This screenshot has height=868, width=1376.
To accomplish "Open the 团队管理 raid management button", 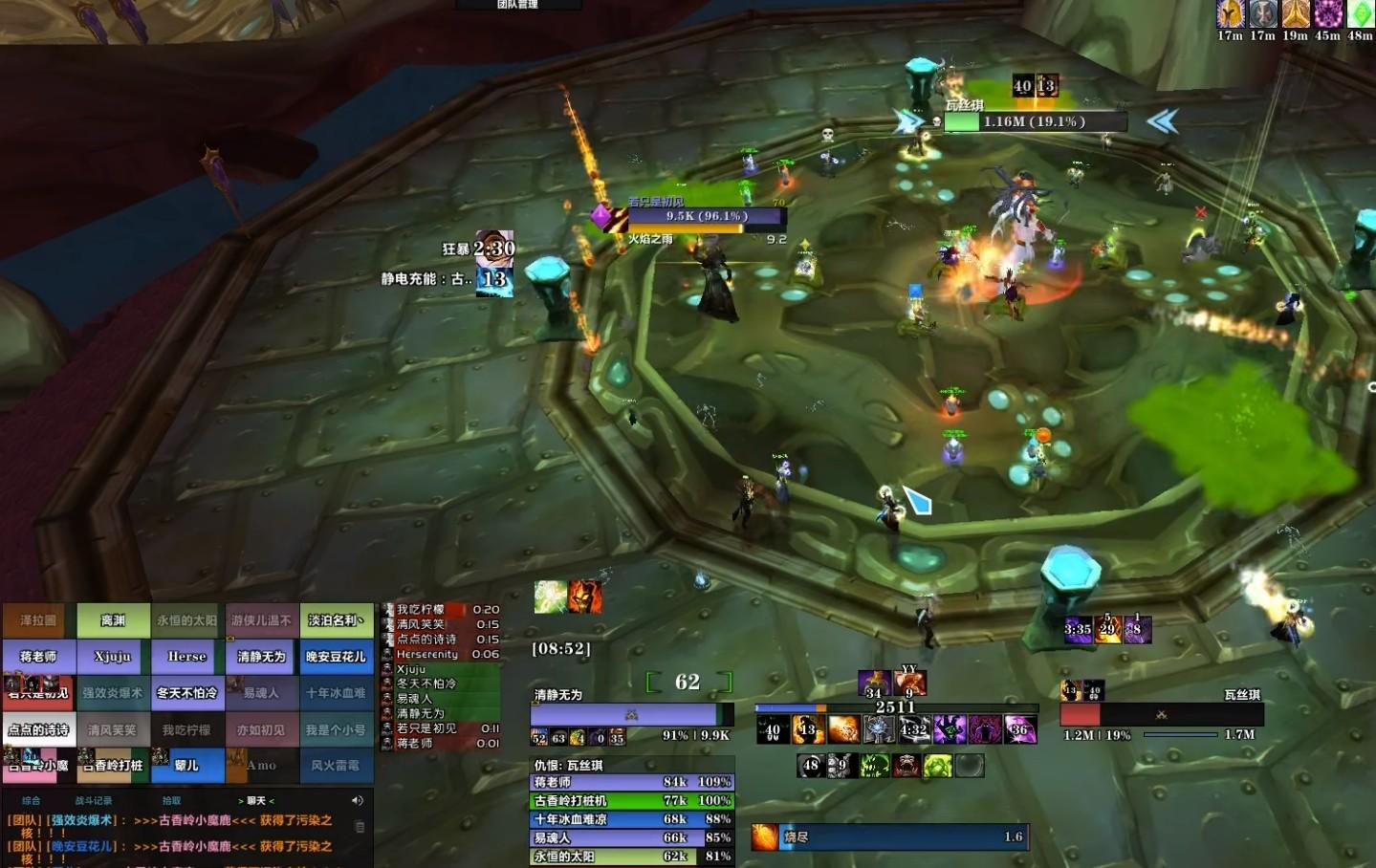I will [518, 5].
